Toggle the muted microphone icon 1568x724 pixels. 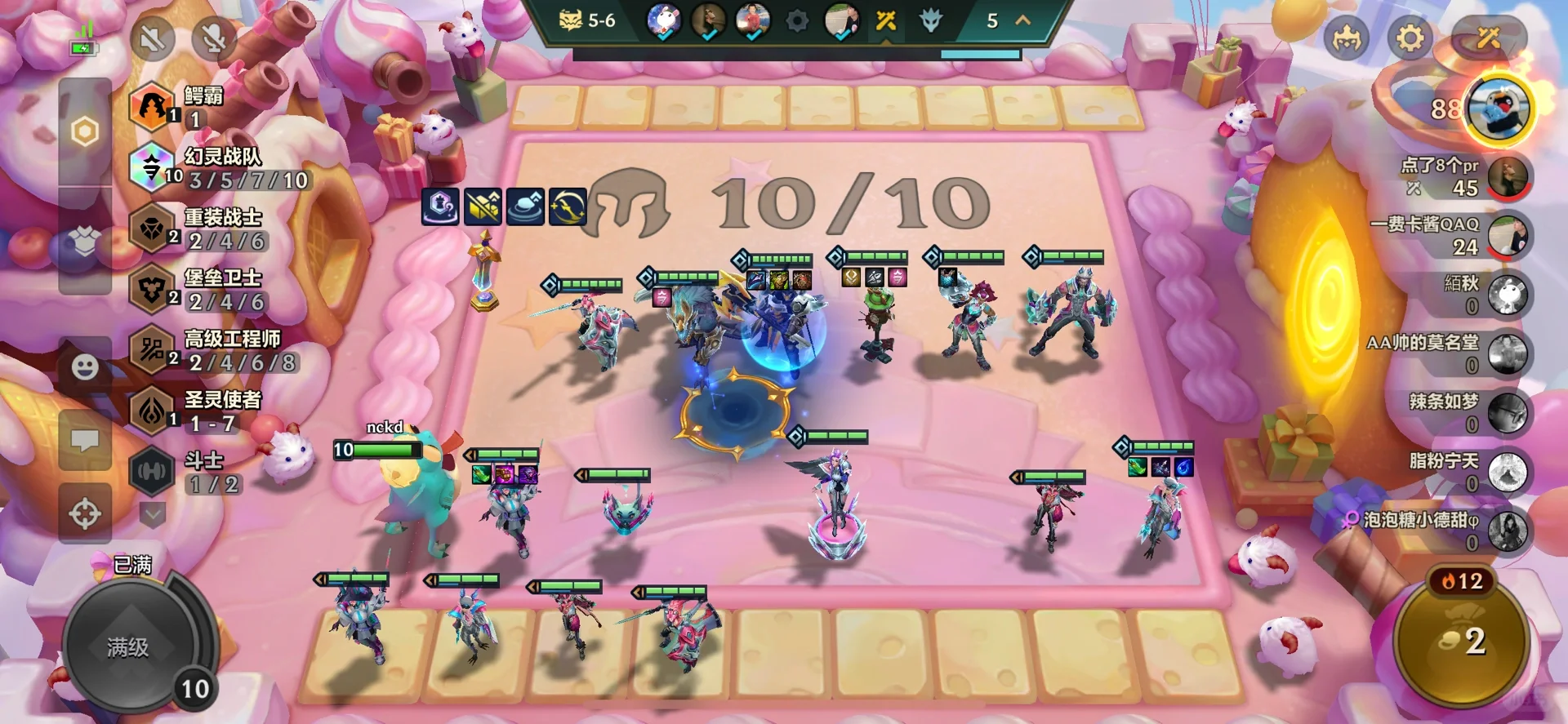pyautogui.click(x=213, y=38)
